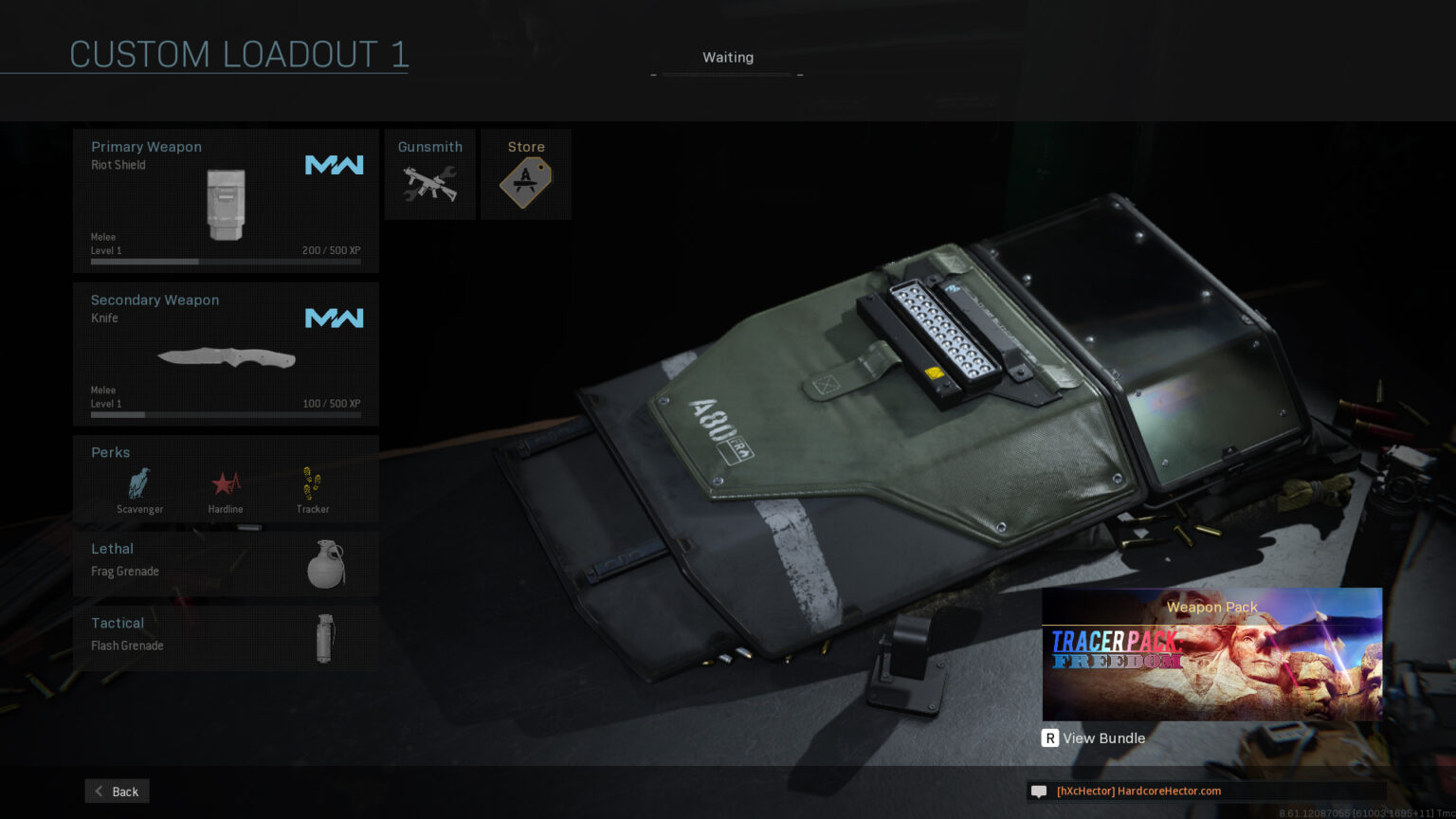Click the Waiting status indicator
The image size is (1456, 819).
727,57
